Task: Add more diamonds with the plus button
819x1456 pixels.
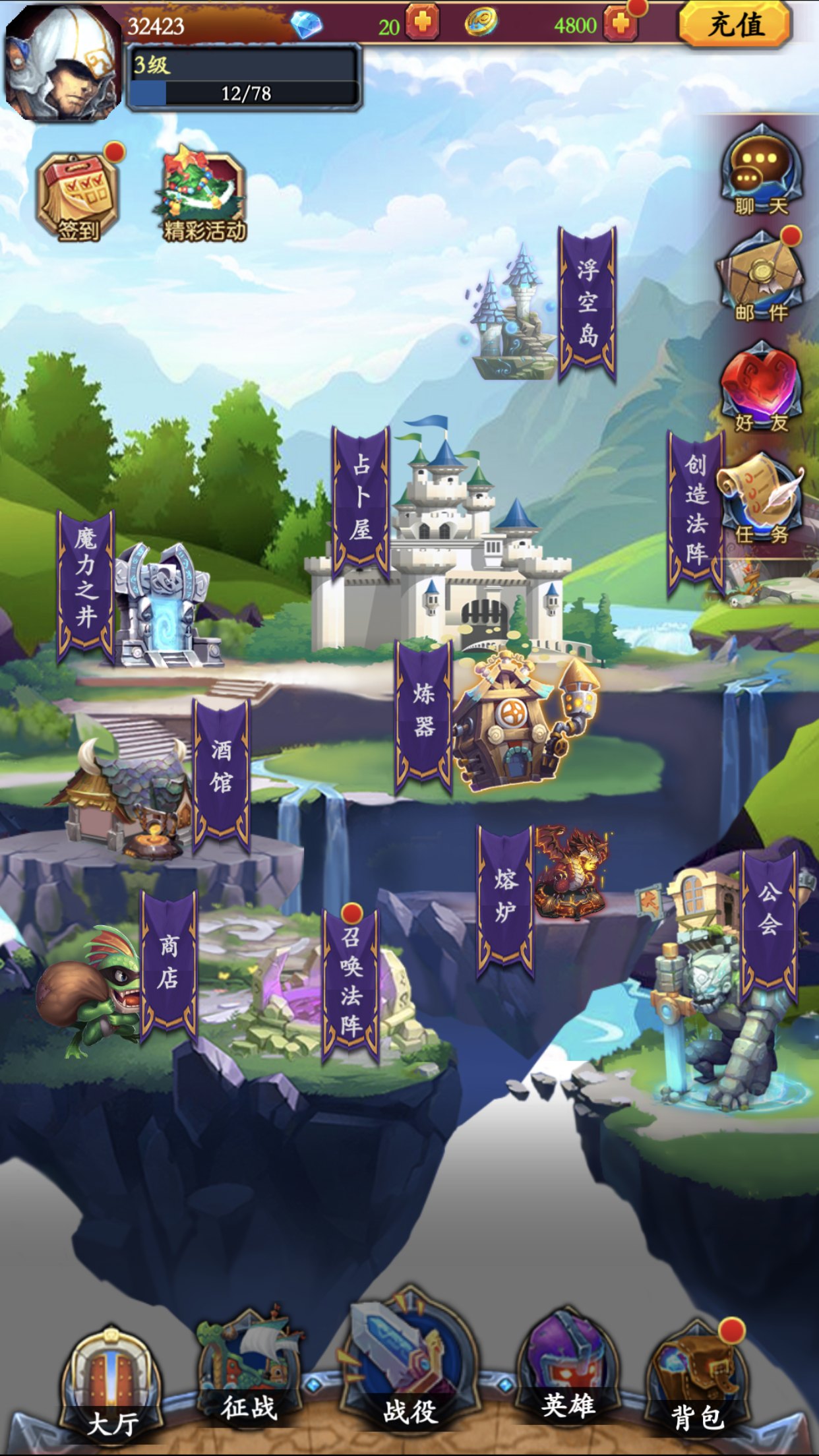Action: click(x=422, y=23)
